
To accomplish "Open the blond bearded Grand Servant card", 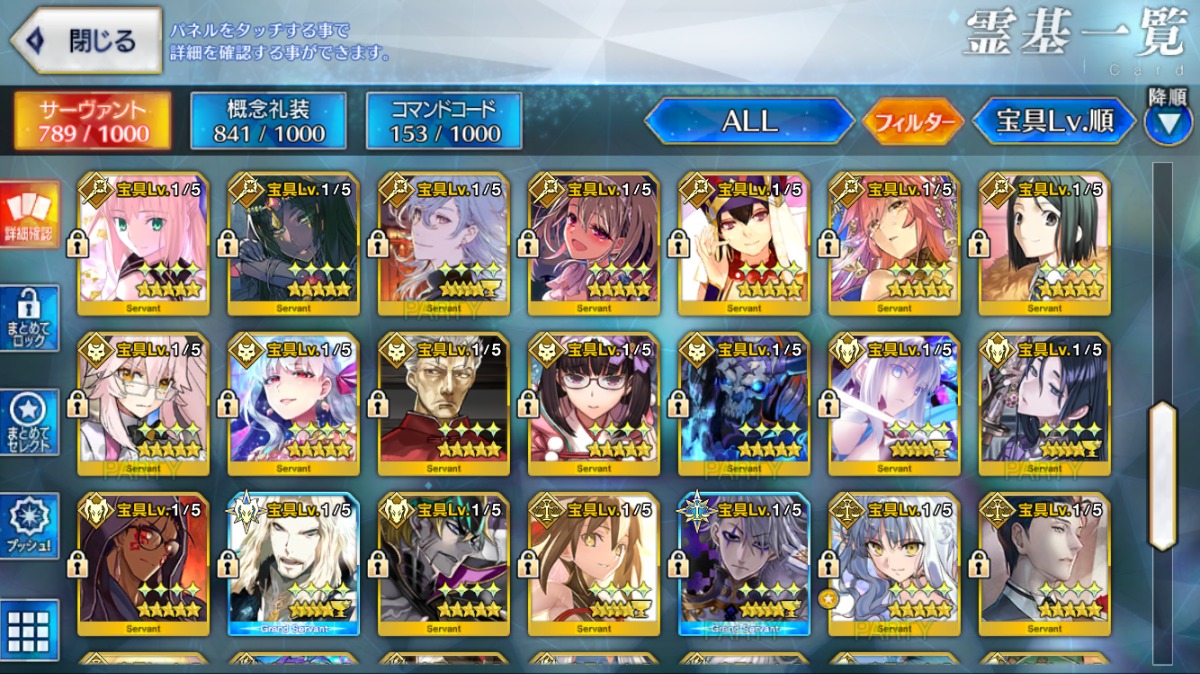I will (293, 563).
